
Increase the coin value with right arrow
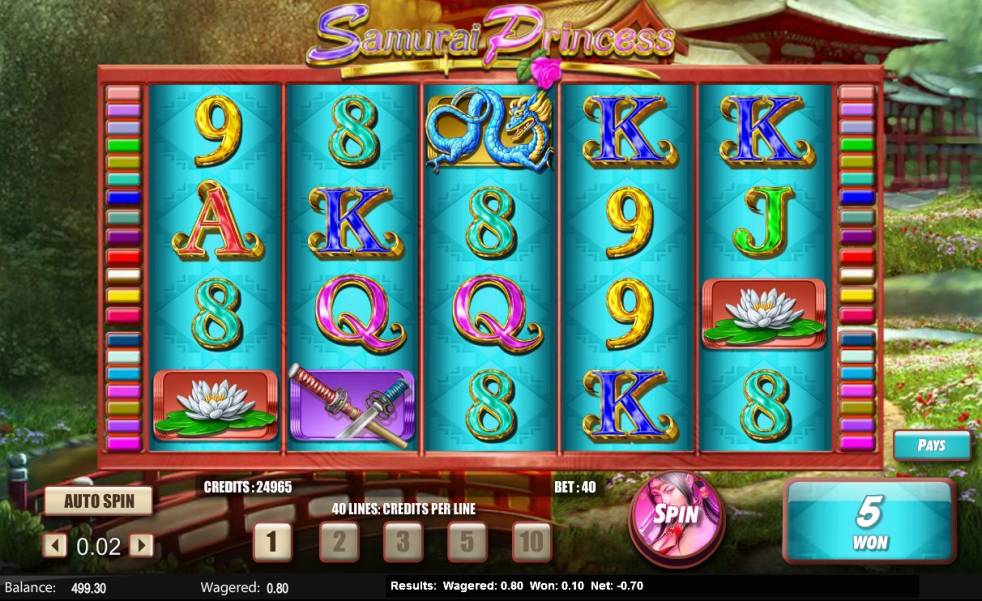tap(142, 546)
